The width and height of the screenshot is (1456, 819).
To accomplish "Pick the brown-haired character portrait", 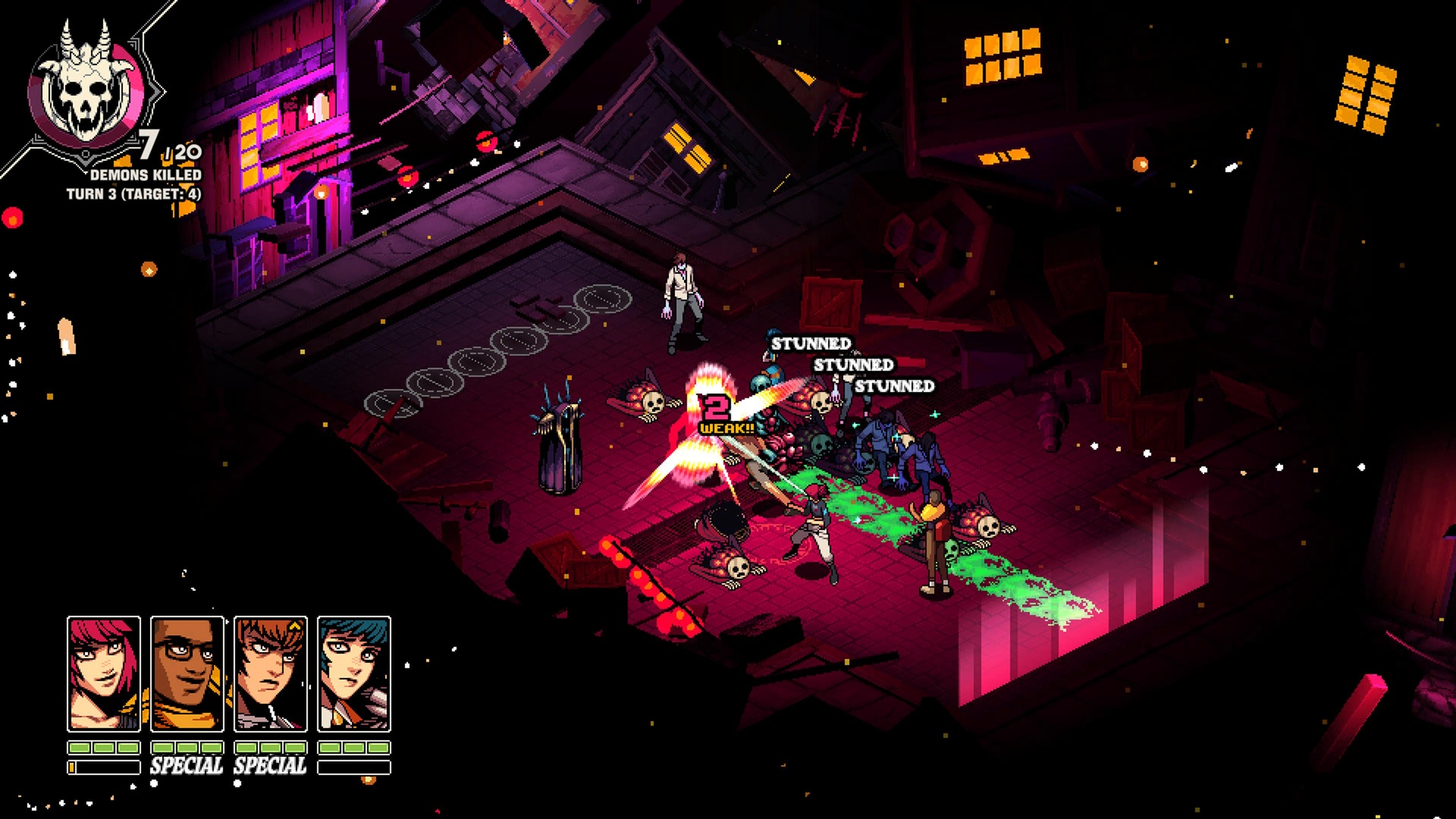I will pyautogui.click(x=271, y=673).
